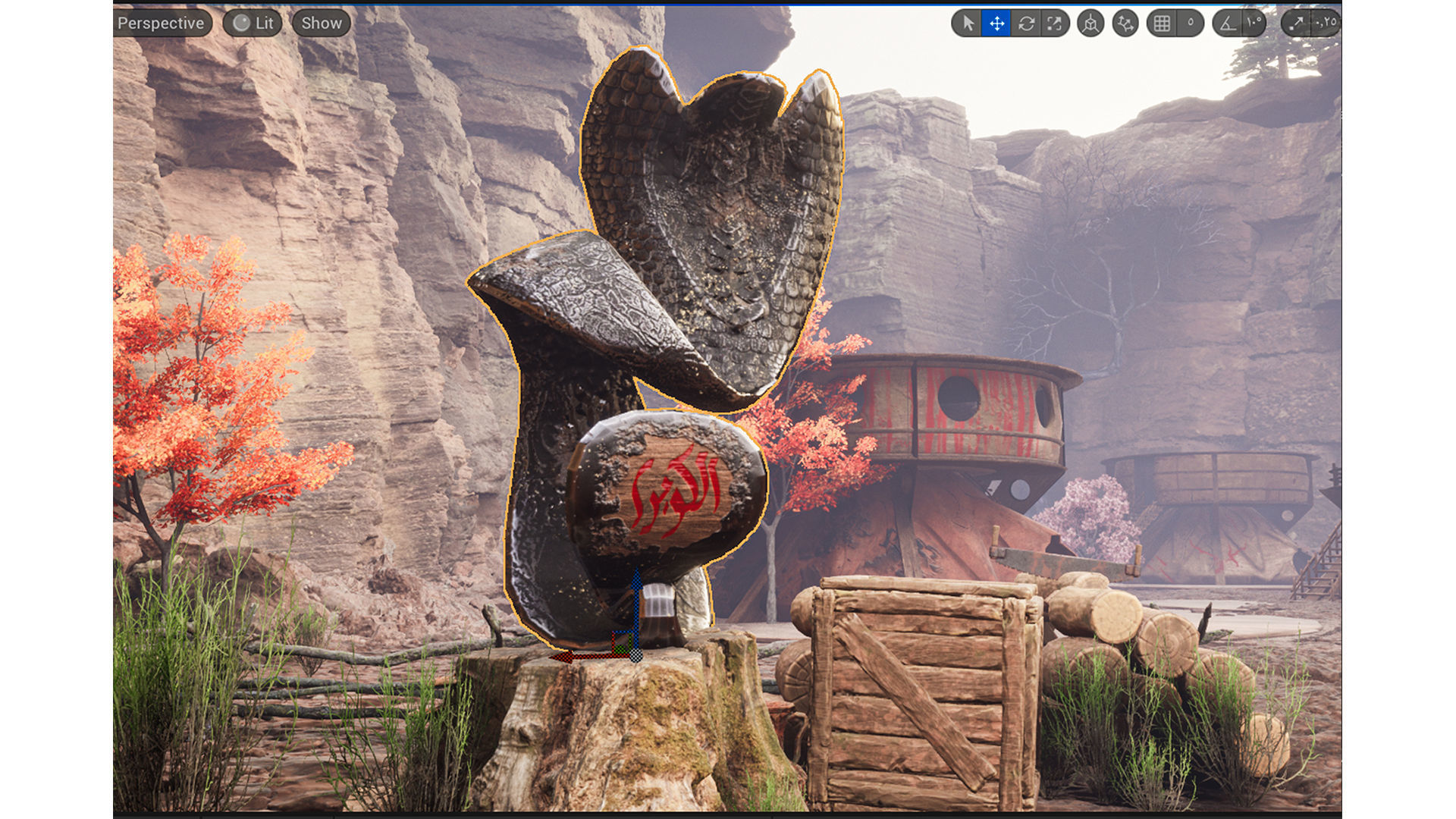Toggle scale snapping with the diagonal-arrow icon
Screen dimensions: 1456x819
[x=1296, y=24]
